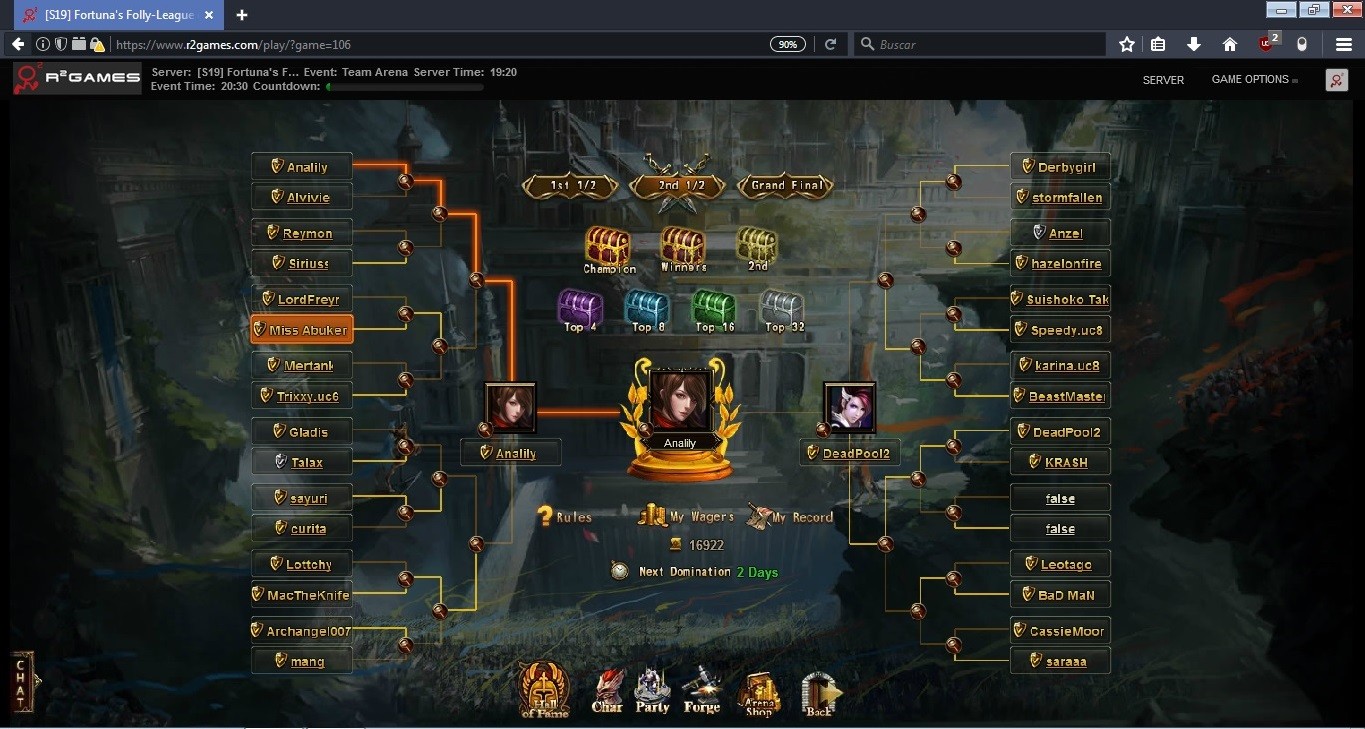The height and width of the screenshot is (729, 1365).
Task: Select player Miss Abuker in the bracket
Action: 301,330
